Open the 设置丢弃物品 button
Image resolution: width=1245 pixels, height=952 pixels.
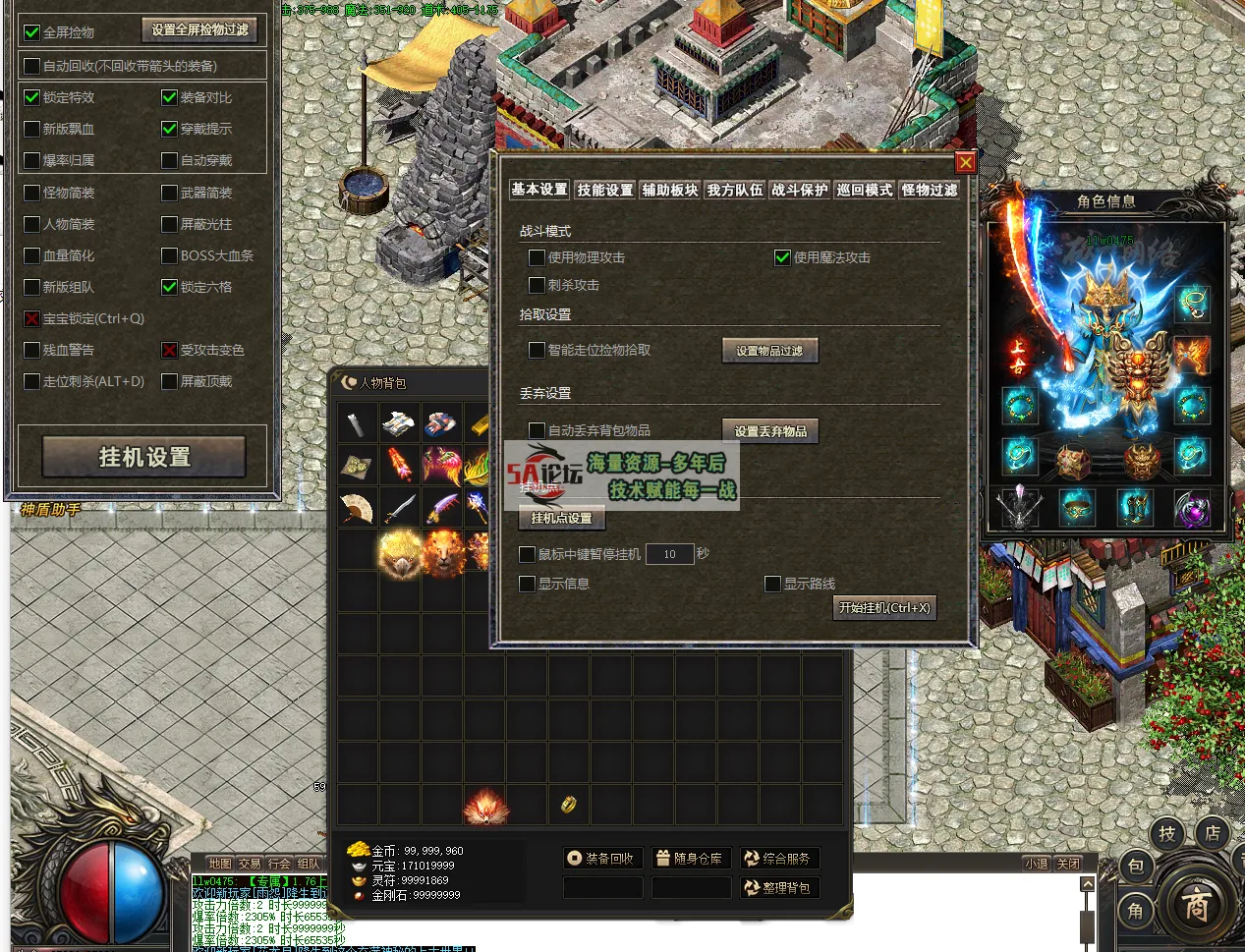click(x=770, y=431)
